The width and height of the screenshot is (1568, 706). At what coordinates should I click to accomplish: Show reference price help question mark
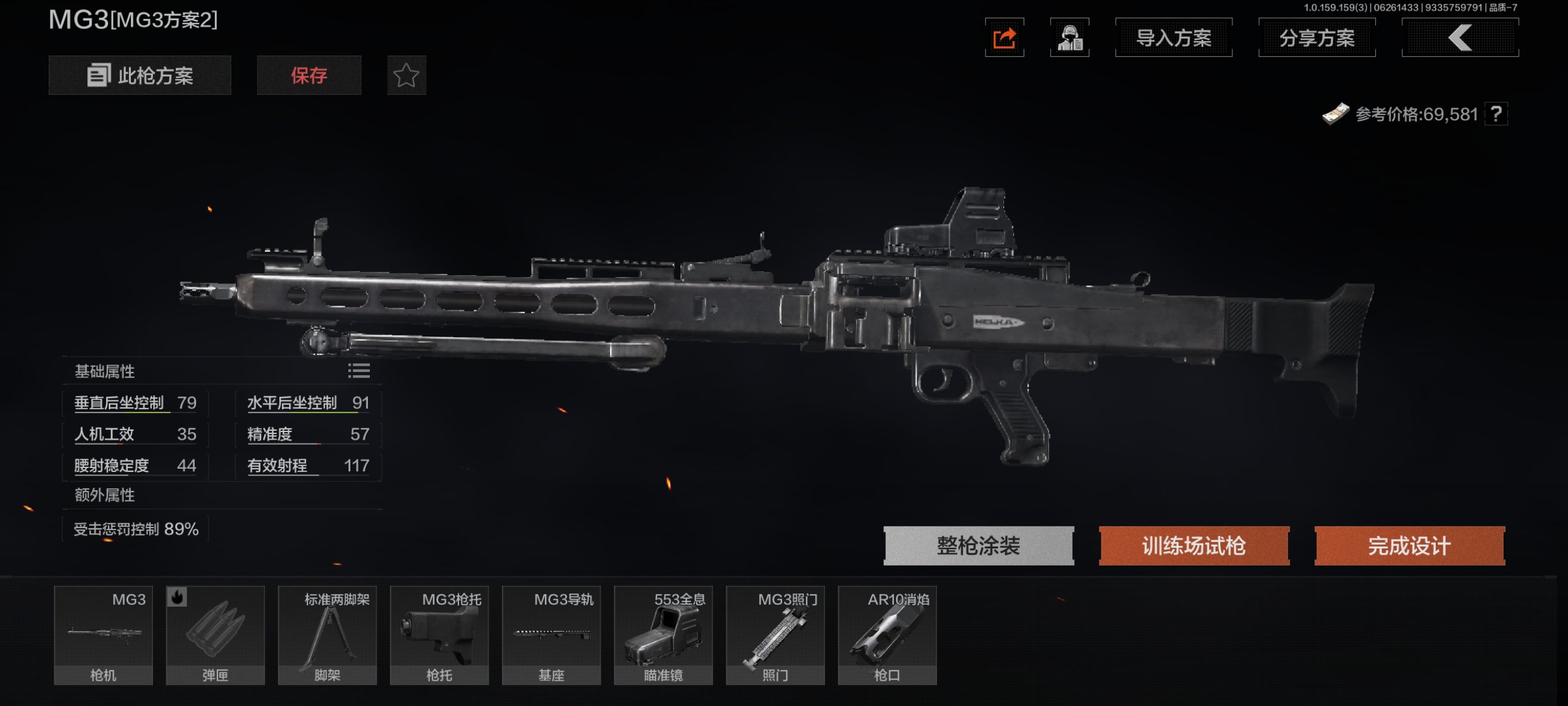1496,115
